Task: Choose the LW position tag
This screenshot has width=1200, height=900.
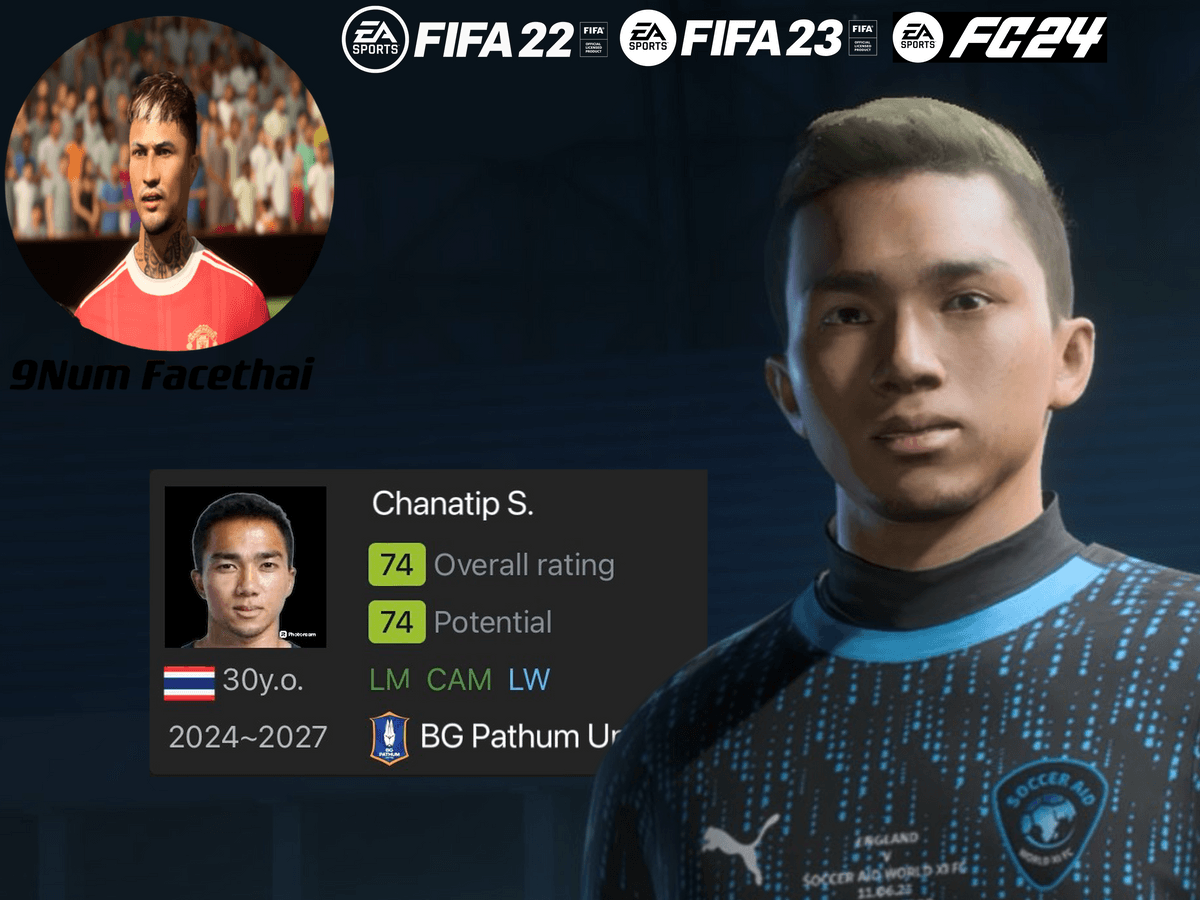Action: point(529,680)
